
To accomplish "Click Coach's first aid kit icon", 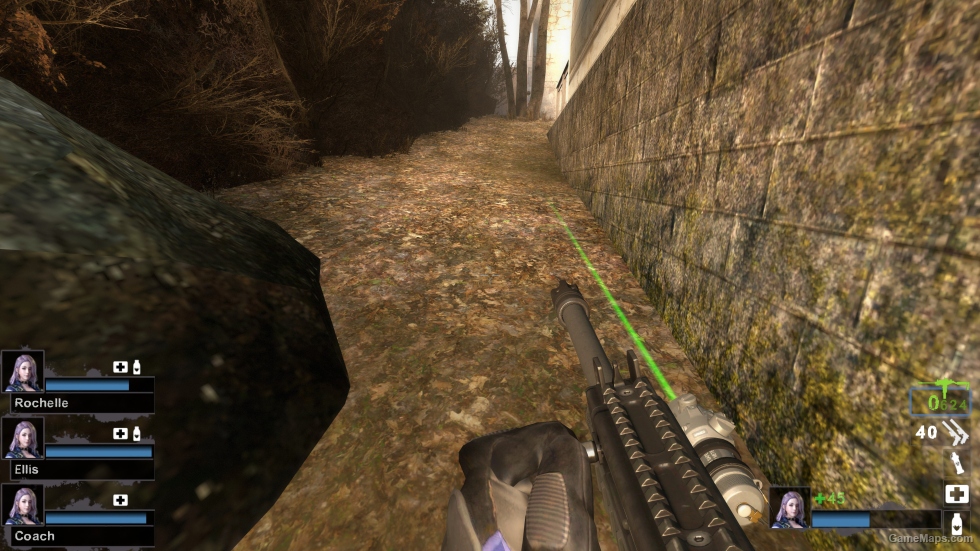I will 121,500.
